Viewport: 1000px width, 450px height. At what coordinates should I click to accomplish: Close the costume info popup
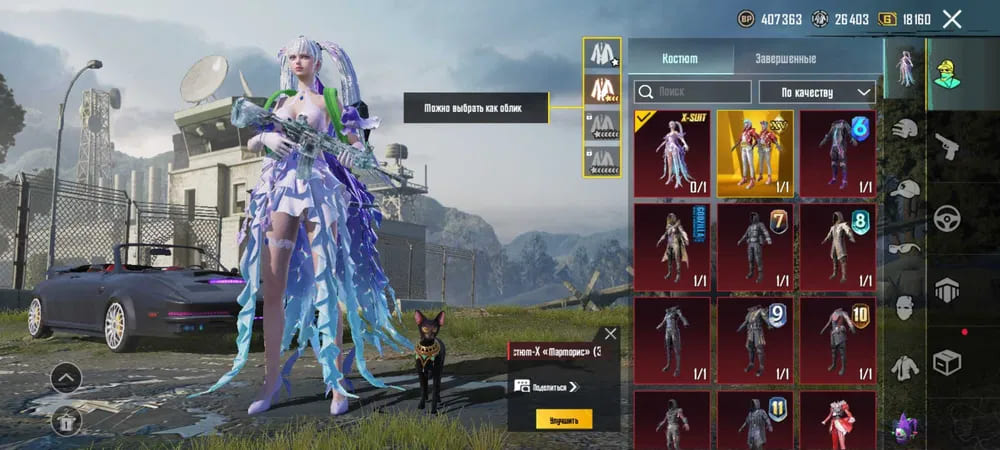610,334
